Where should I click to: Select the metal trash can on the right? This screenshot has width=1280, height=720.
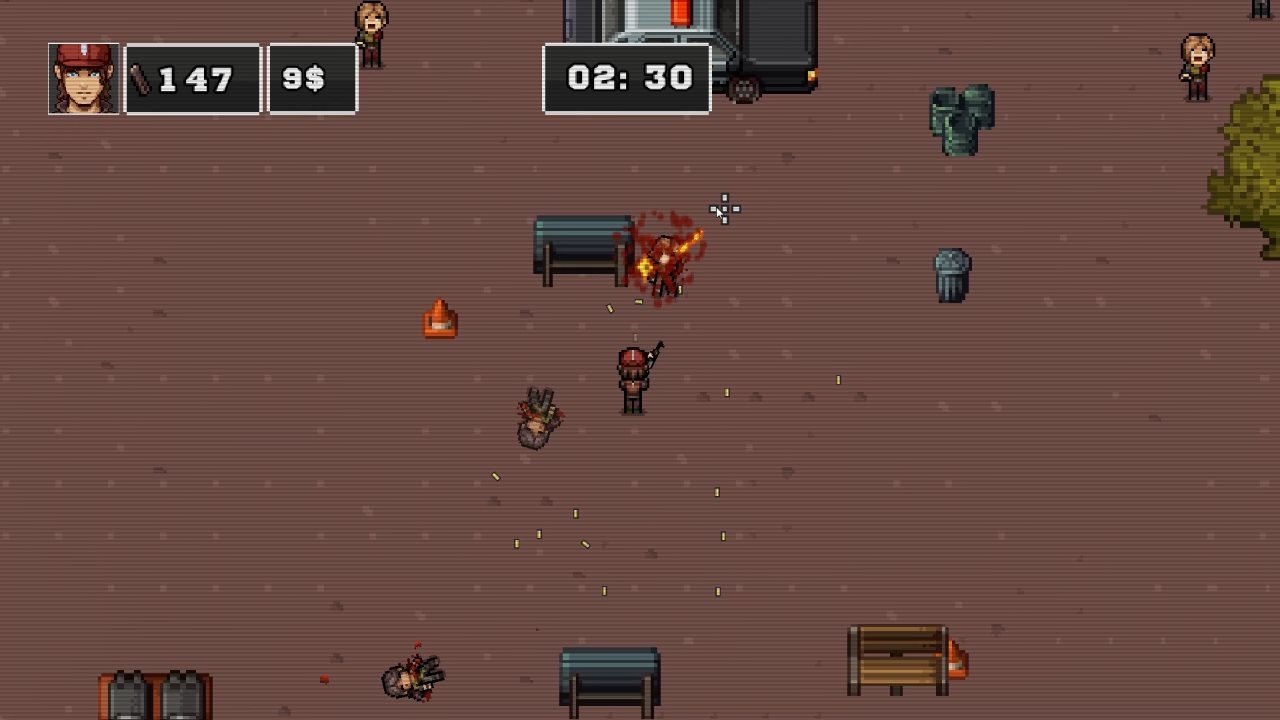[949, 275]
